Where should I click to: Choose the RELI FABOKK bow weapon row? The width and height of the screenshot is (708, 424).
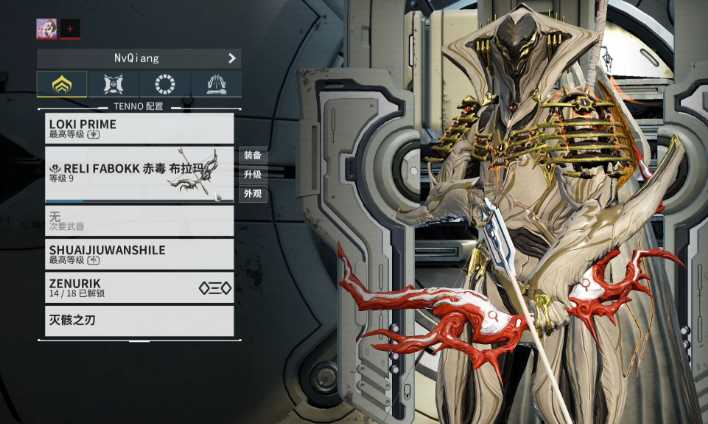click(139, 173)
